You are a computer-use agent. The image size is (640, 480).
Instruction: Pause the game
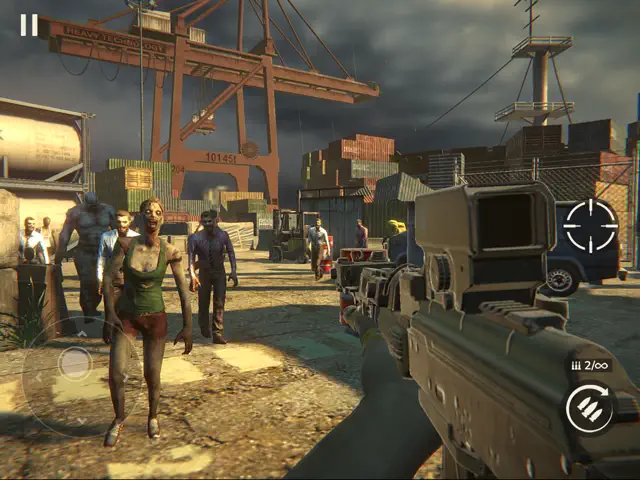[x=29, y=25]
